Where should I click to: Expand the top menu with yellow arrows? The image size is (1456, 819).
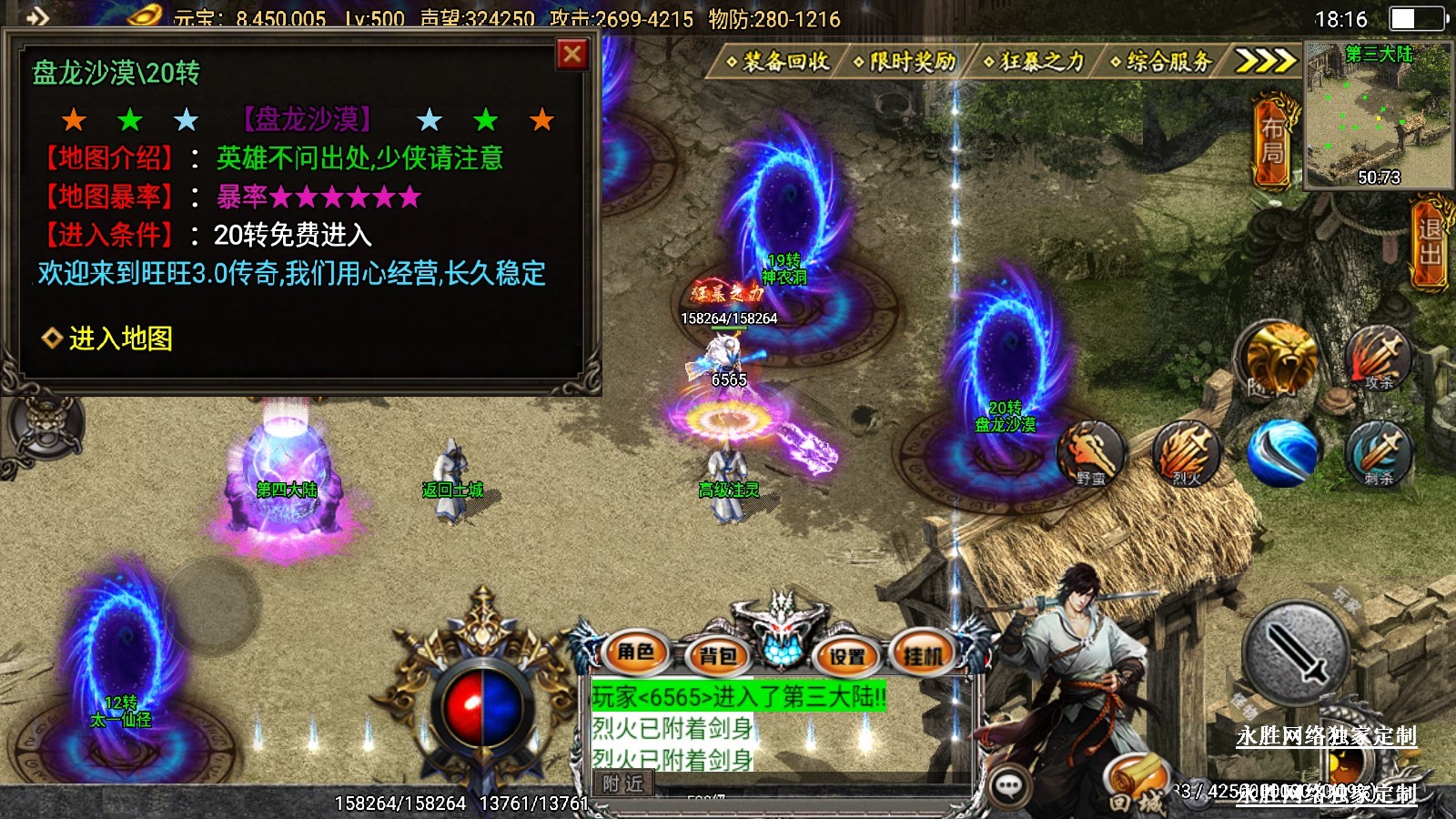[x=1264, y=61]
